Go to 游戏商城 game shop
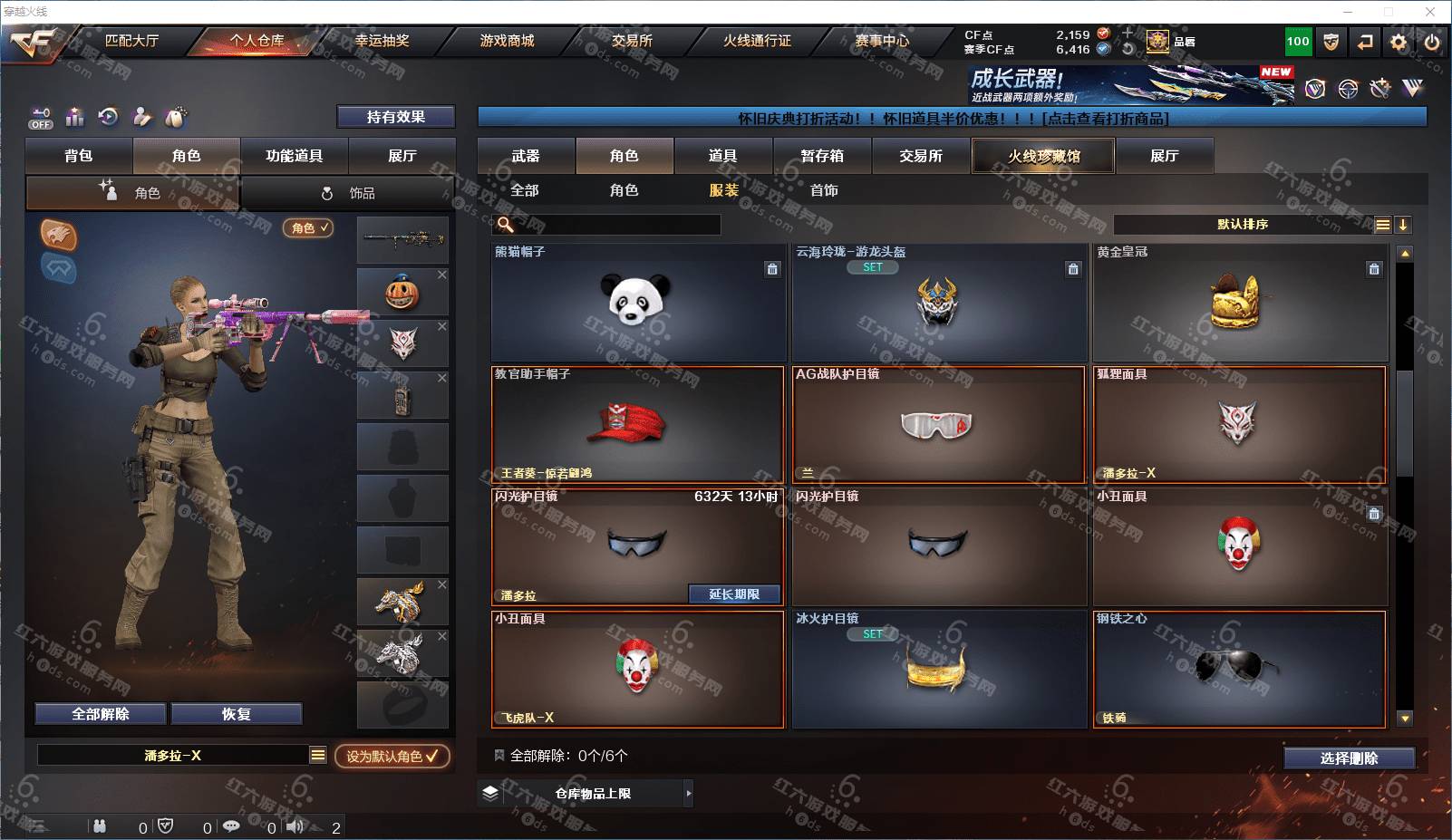Image resolution: width=1452 pixels, height=840 pixels. [x=507, y=41]
